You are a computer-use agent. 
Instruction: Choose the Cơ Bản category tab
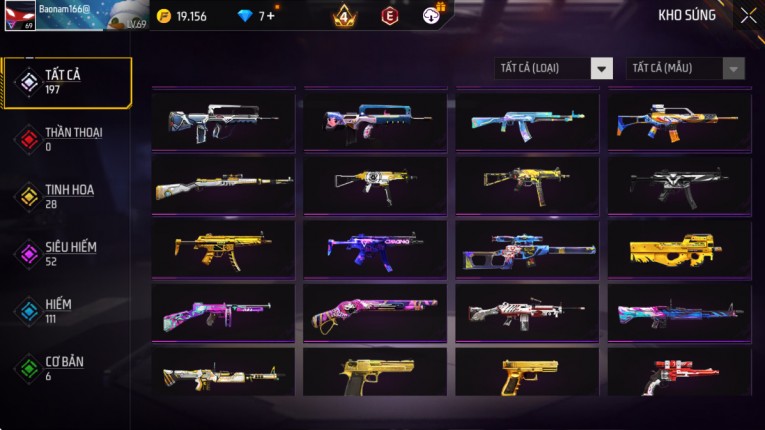67,368
